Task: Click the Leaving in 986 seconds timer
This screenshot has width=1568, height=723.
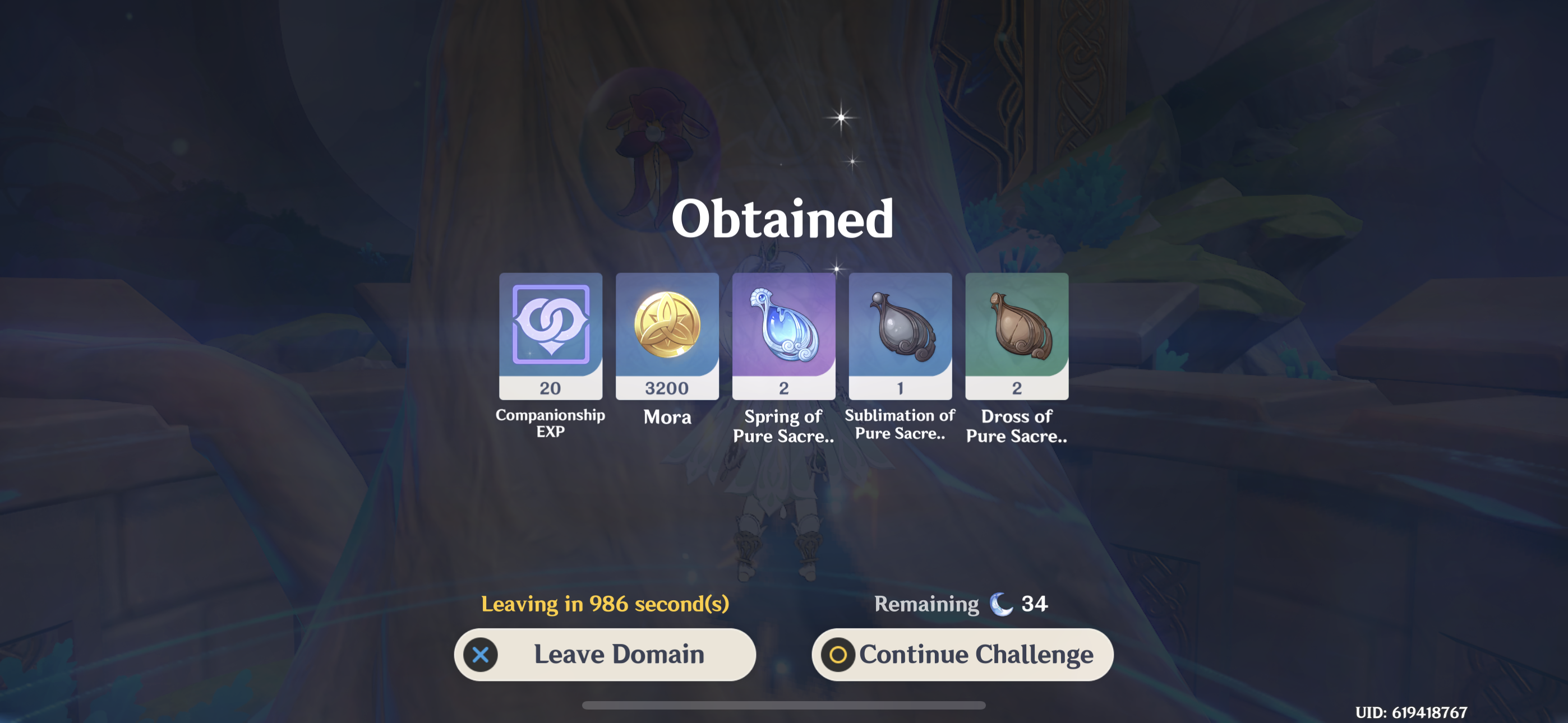Action: [x=606, y=604]
